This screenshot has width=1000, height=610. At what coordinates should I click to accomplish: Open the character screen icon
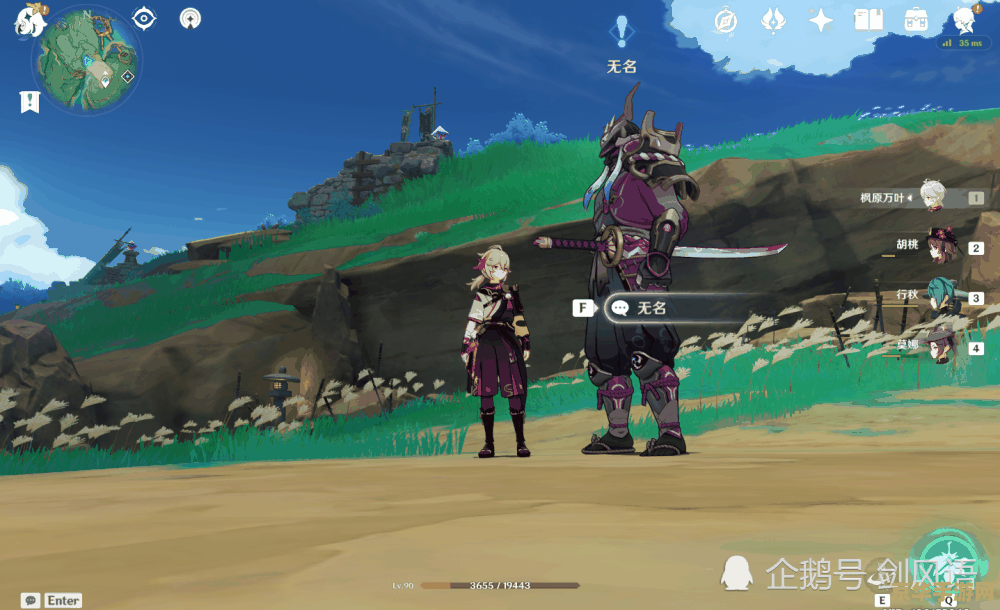[x=965, y=20]
